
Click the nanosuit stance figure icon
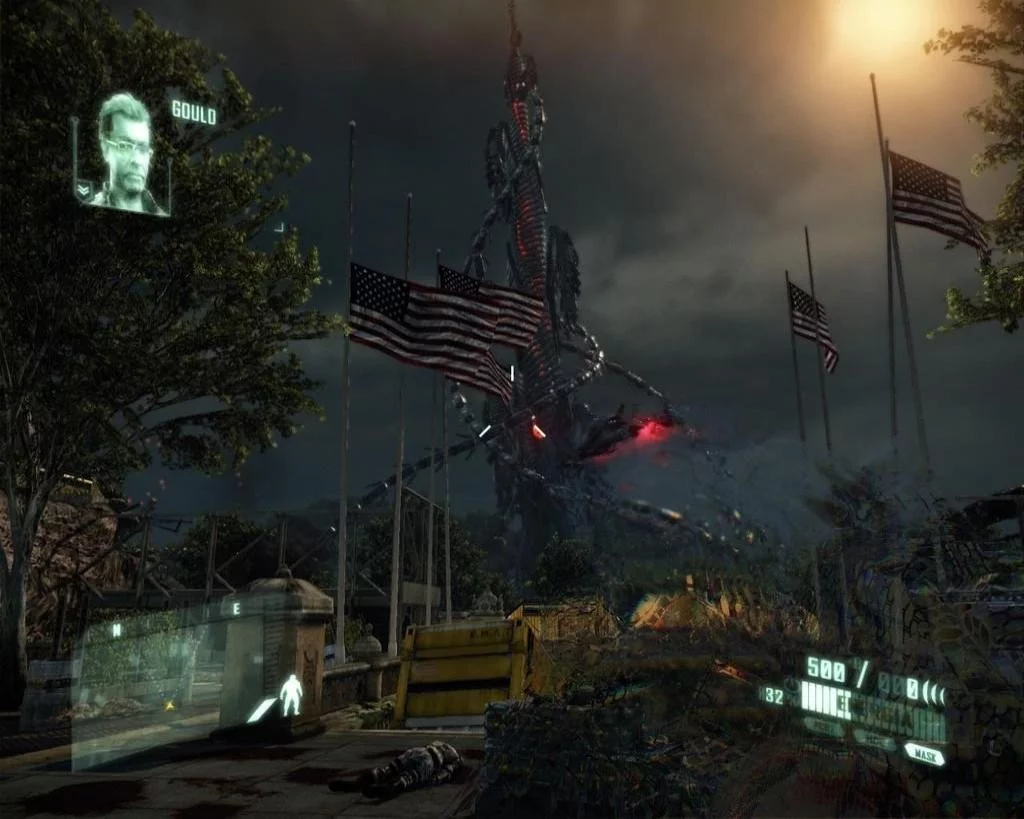290,694
